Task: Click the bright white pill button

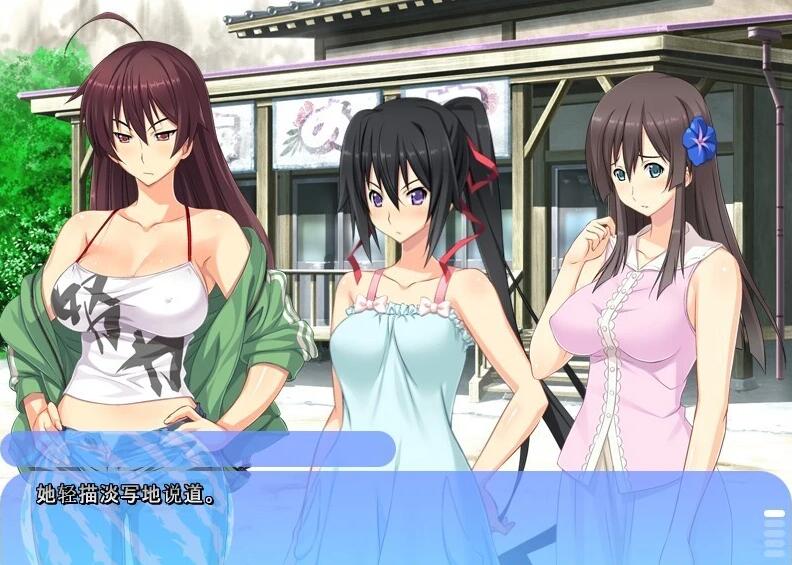Action: click(x=774, y=513)
